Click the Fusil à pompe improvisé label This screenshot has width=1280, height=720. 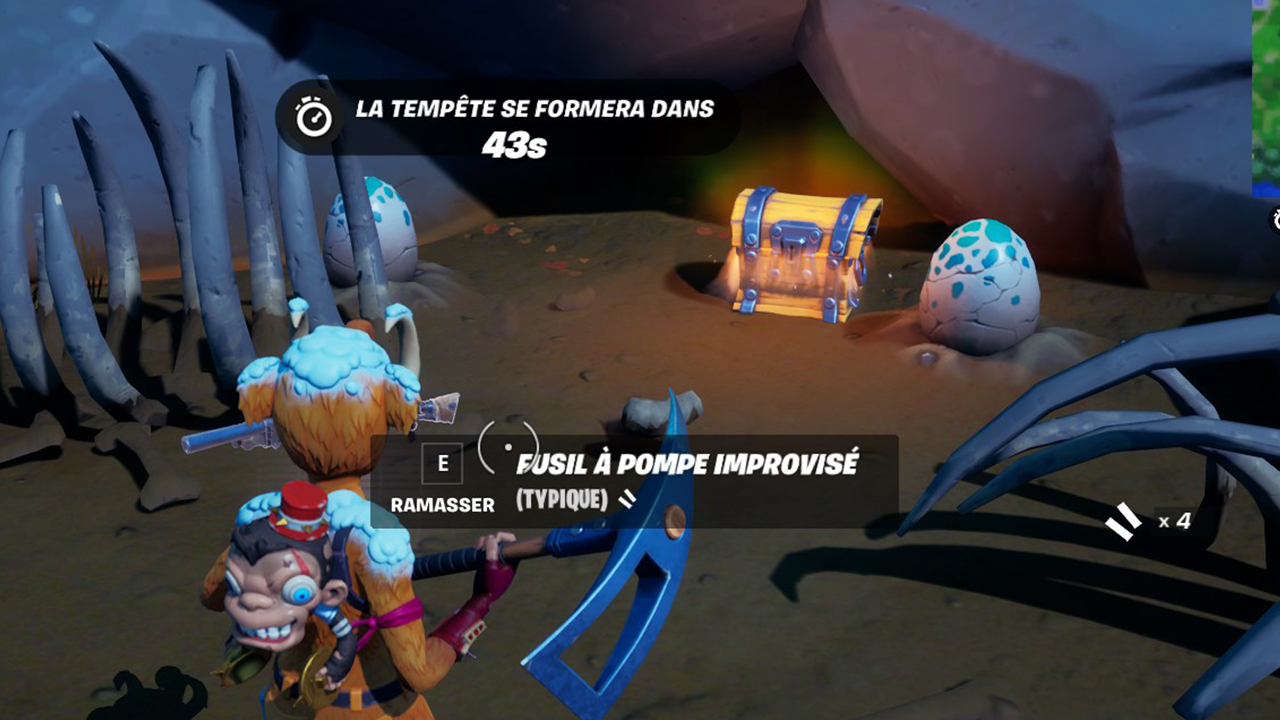point(690,462)
